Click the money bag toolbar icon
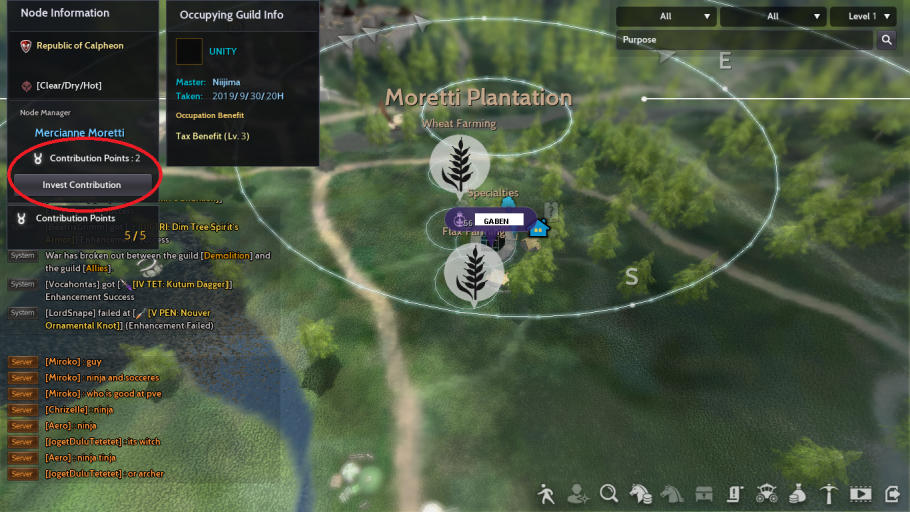The height and width of the screenshot is (512, 910). (798, 493)
